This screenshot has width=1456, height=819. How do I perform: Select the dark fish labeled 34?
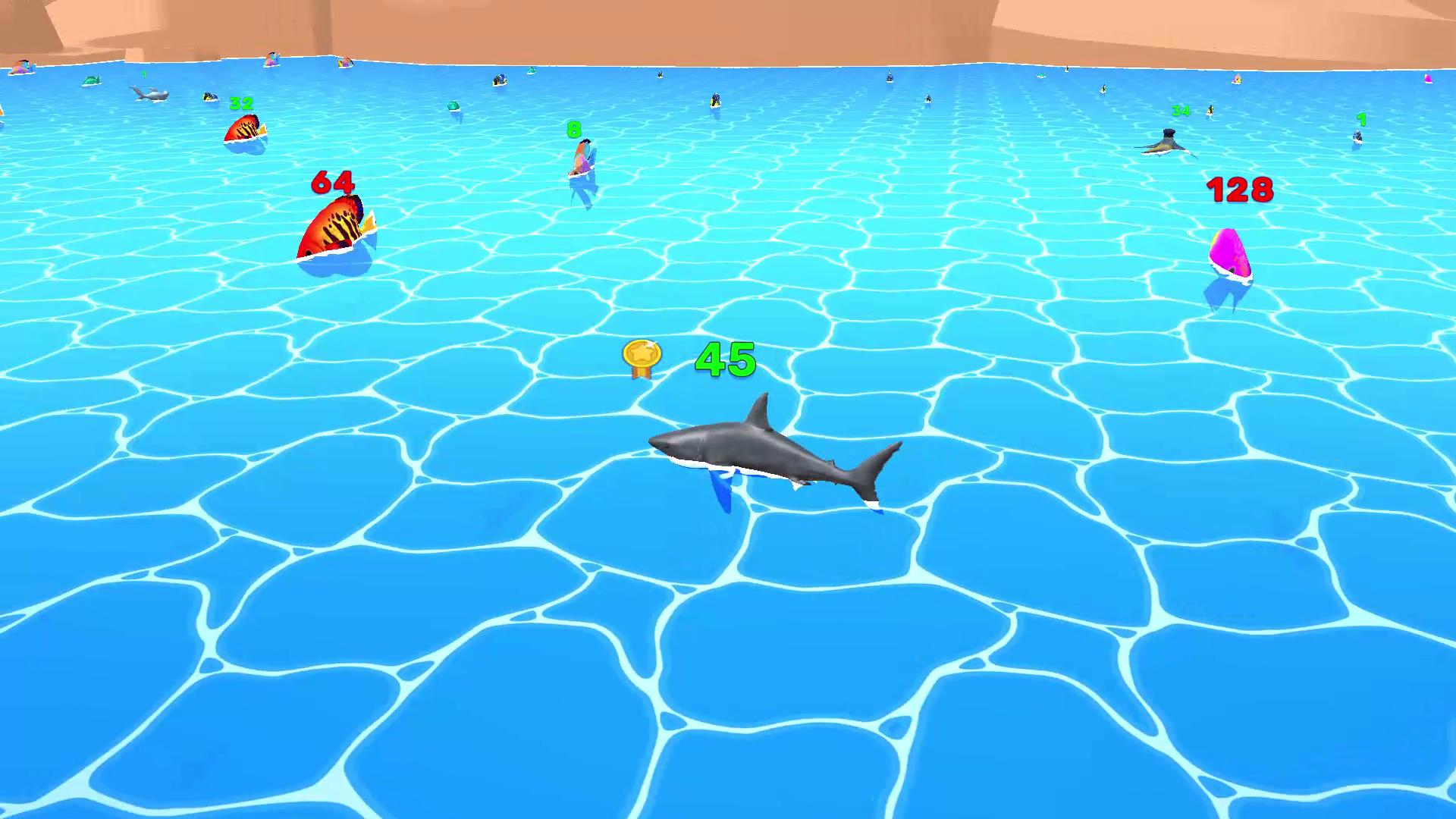pos(1168,140)
